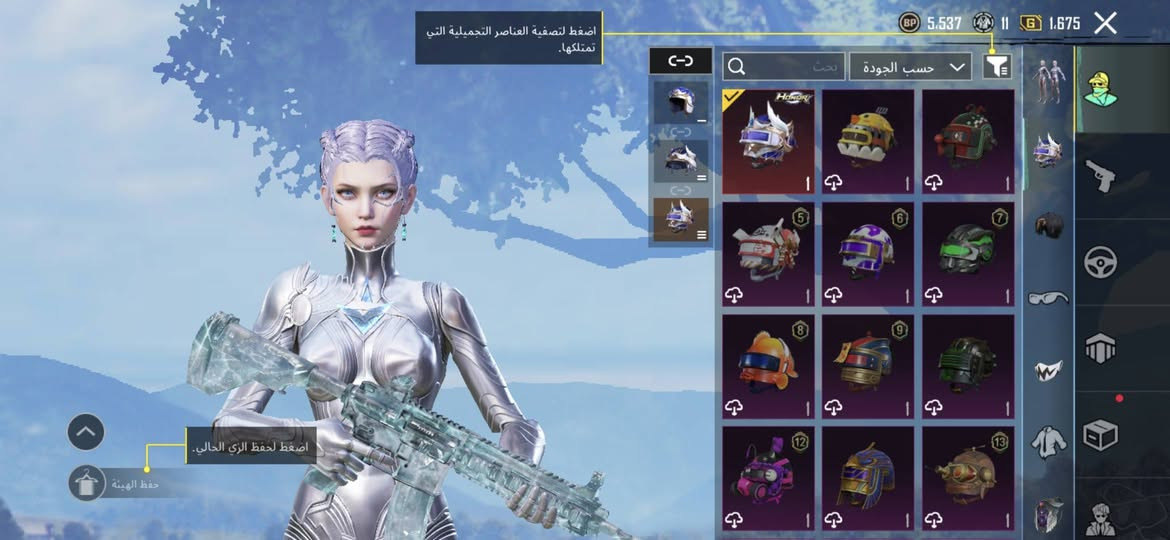Switch to the weapons pistol tab
Screen dimensions: 1170x540
pos(1100,176)
